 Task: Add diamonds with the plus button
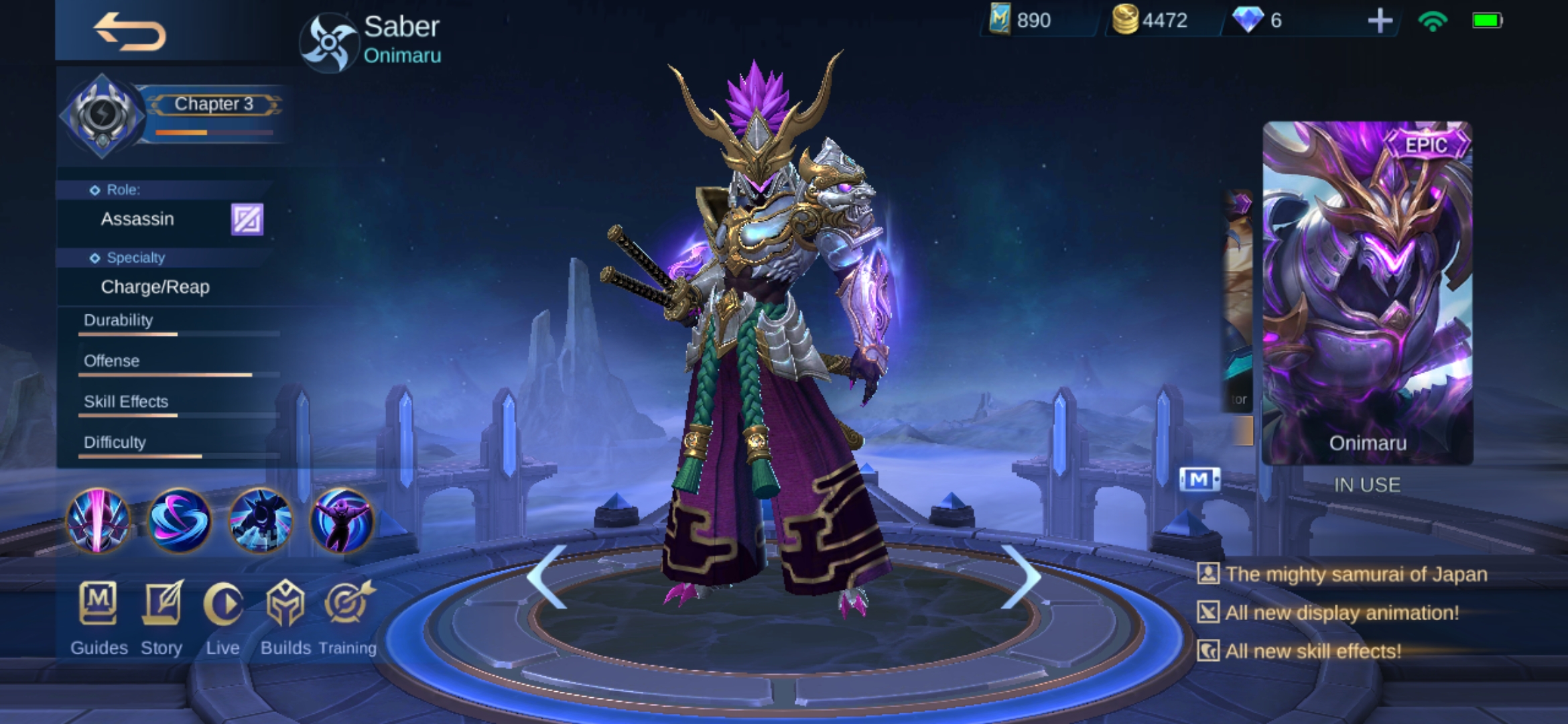[x=1380, y=21]
